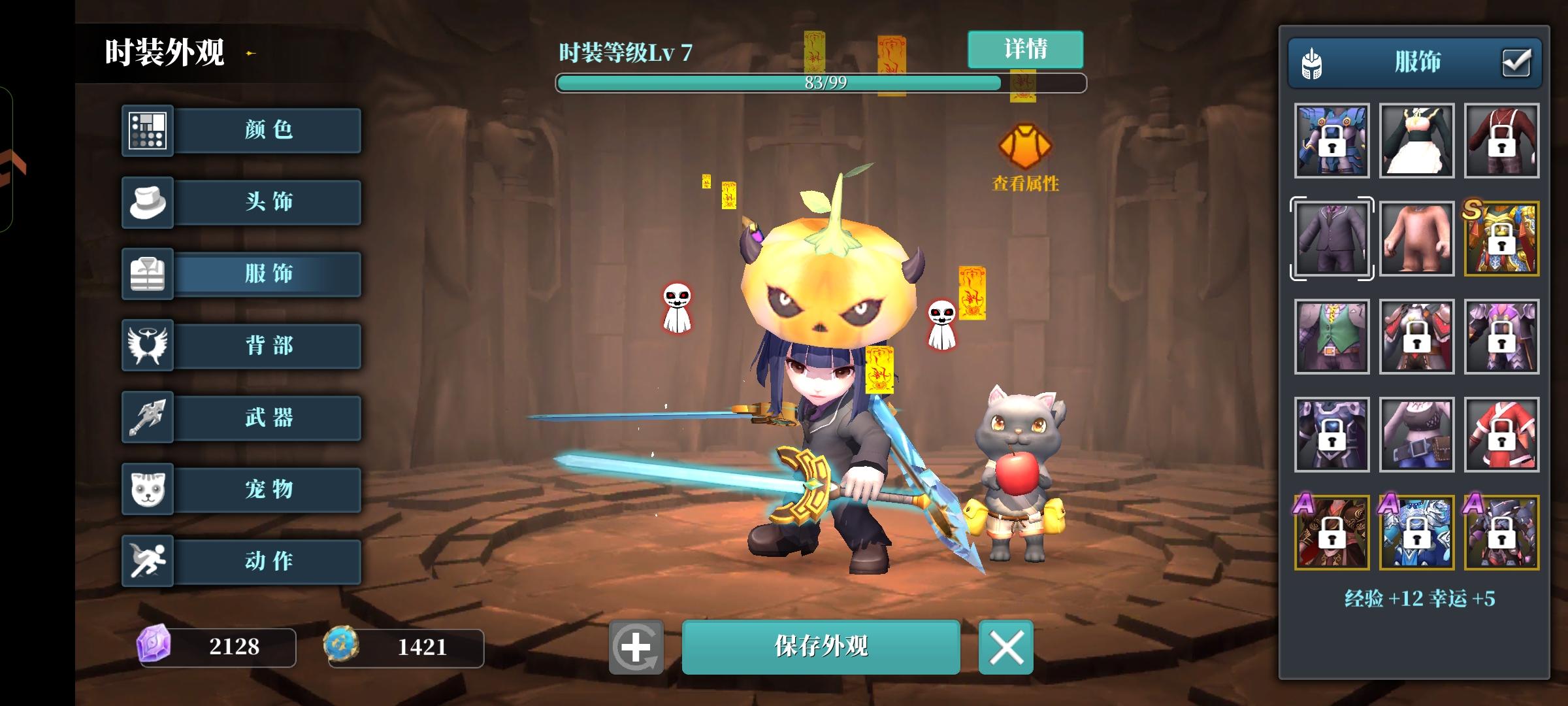Click the 头饰 hat icon in sidebar
The width and height of the screenshot is (1568, 706).
[147, 203]
